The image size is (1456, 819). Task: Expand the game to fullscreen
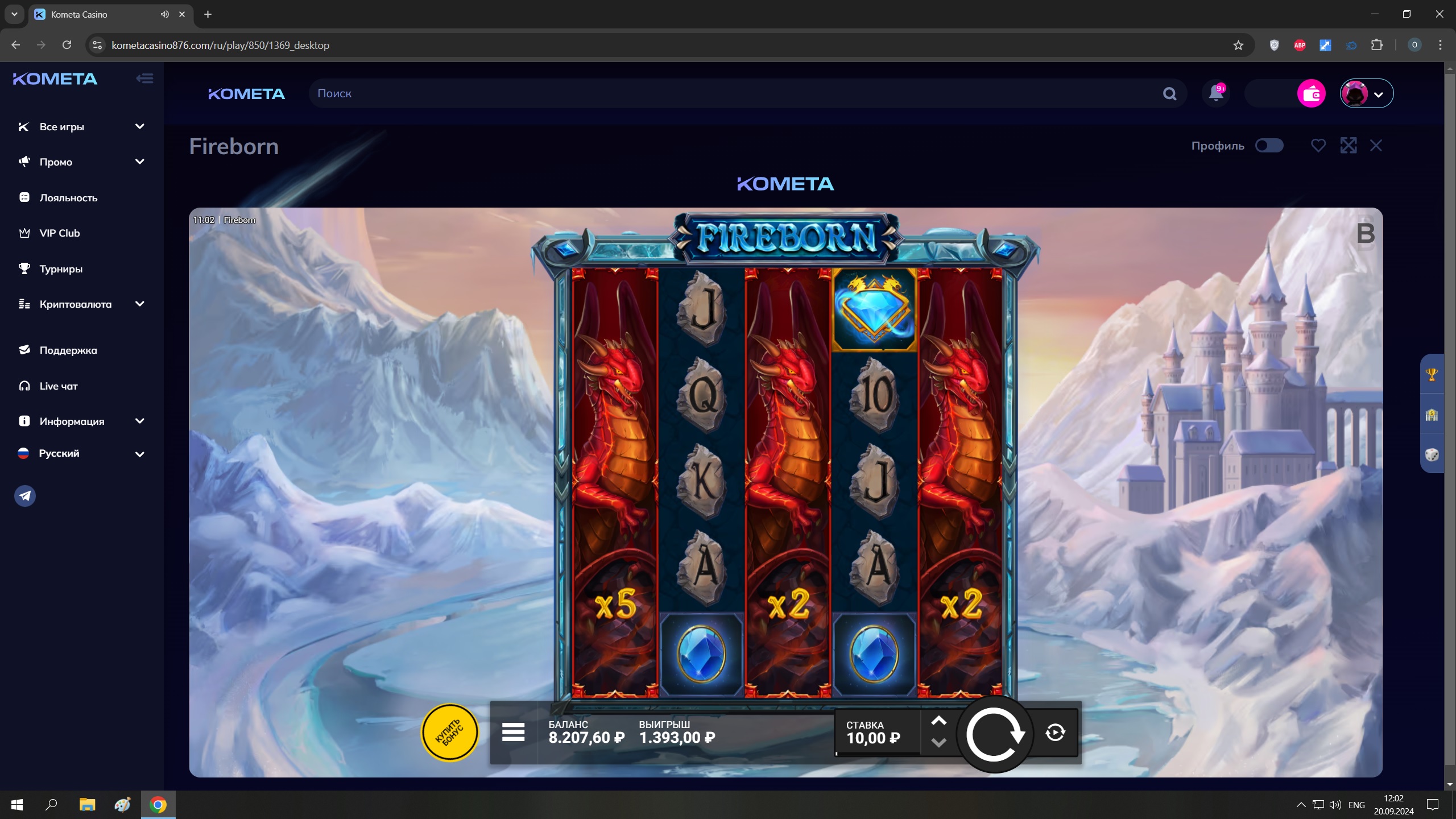click(1348, 146)
